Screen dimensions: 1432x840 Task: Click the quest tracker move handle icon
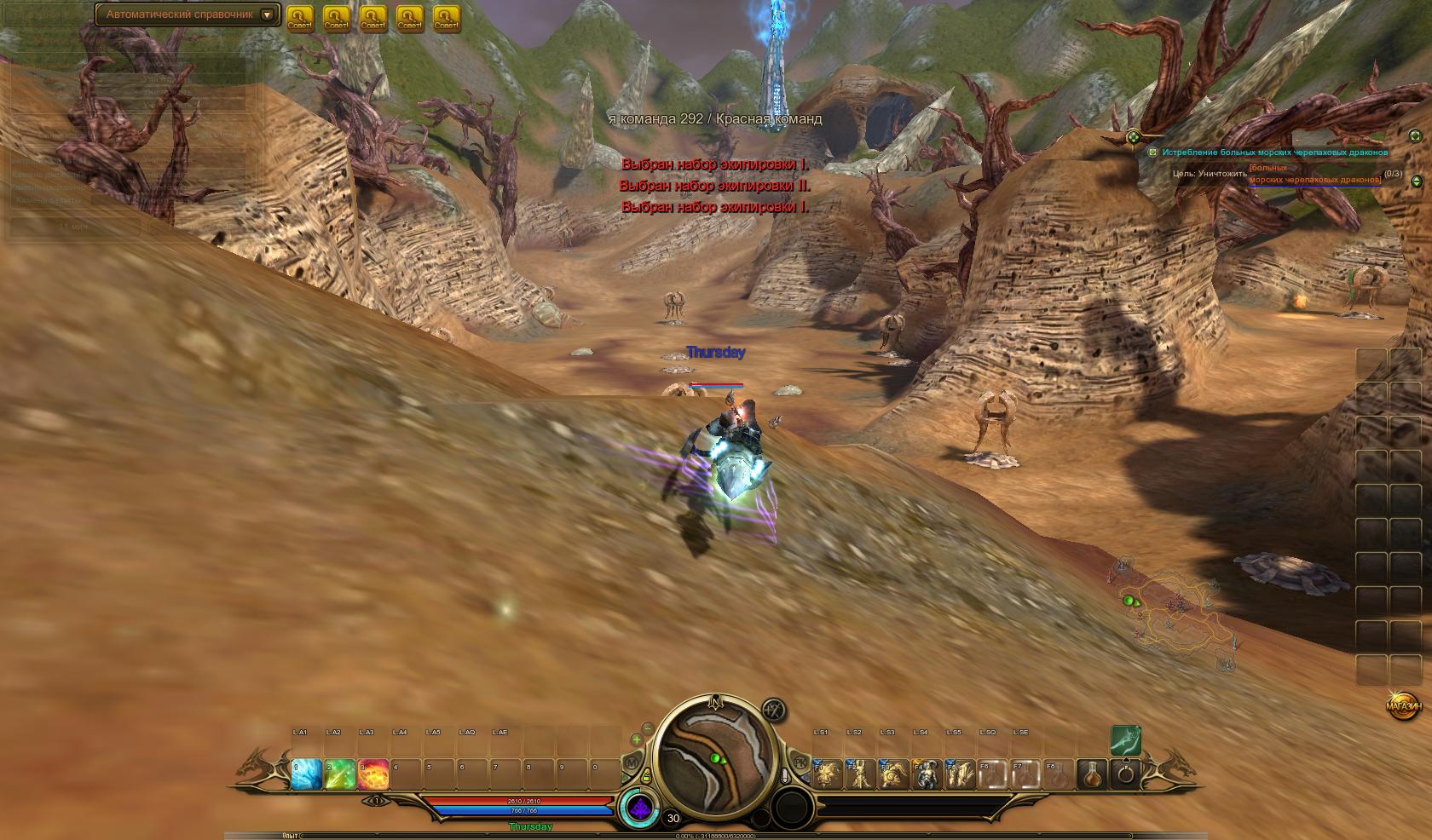click(x=1134, y=136)
